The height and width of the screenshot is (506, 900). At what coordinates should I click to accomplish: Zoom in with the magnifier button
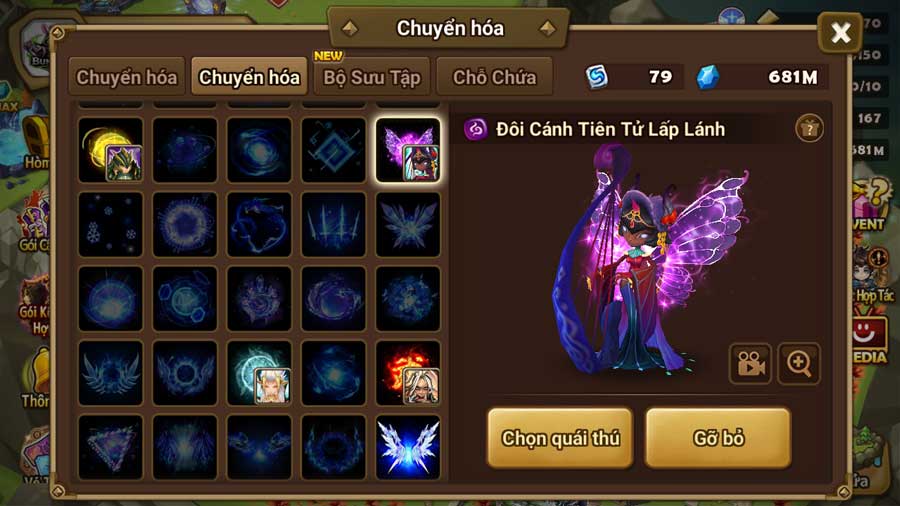point(798,364)
